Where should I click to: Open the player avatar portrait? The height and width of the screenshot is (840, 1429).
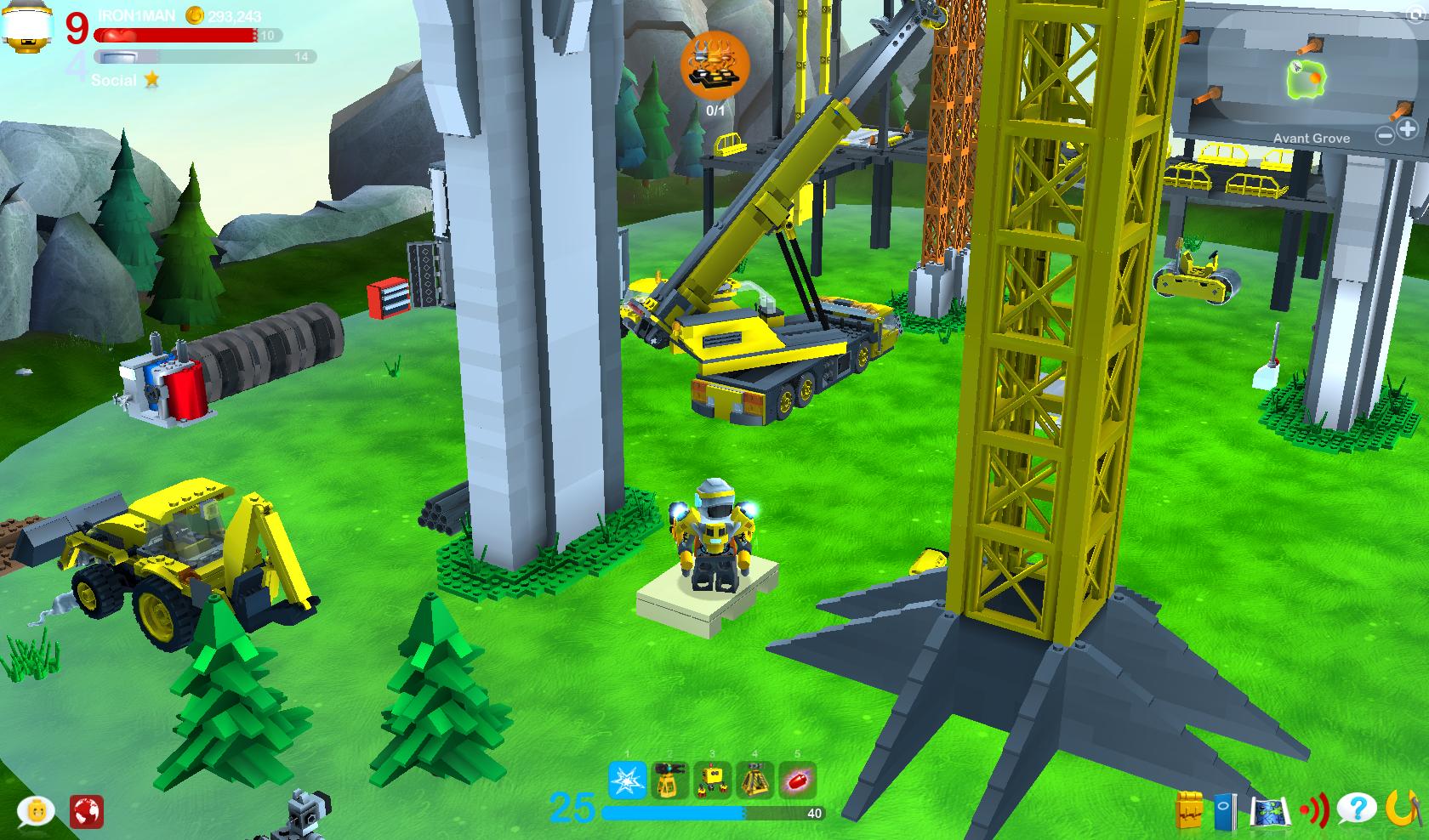tap(26, 26)
